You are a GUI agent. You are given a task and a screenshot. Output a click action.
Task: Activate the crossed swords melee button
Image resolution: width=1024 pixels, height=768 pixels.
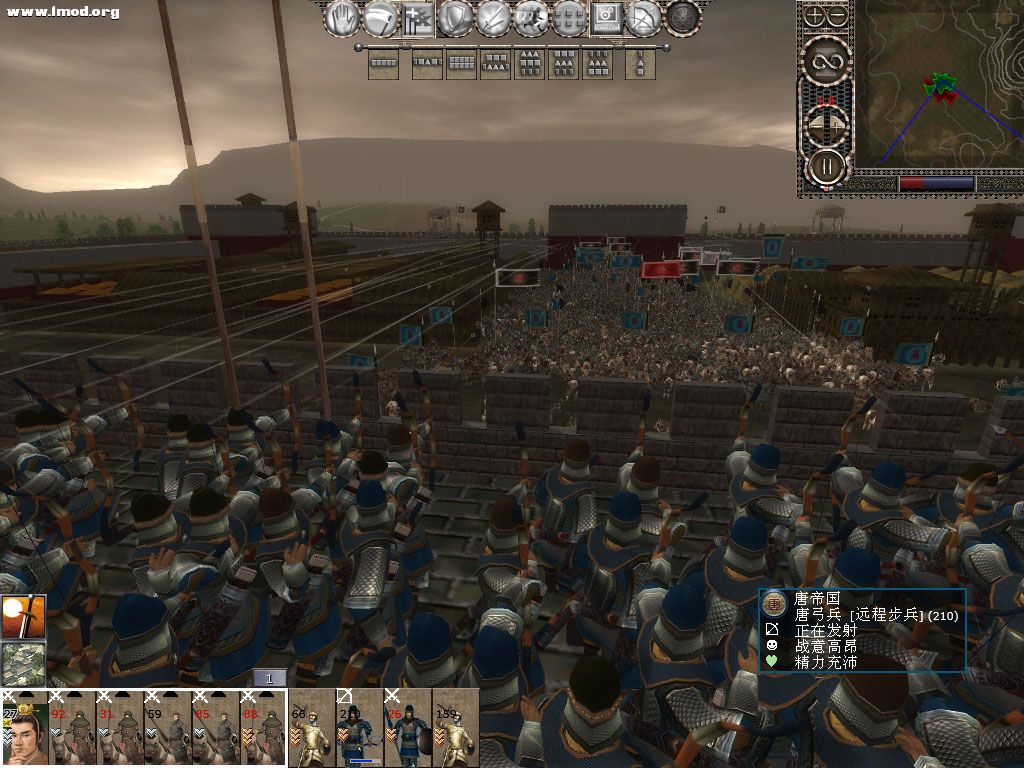click(493, 18)
